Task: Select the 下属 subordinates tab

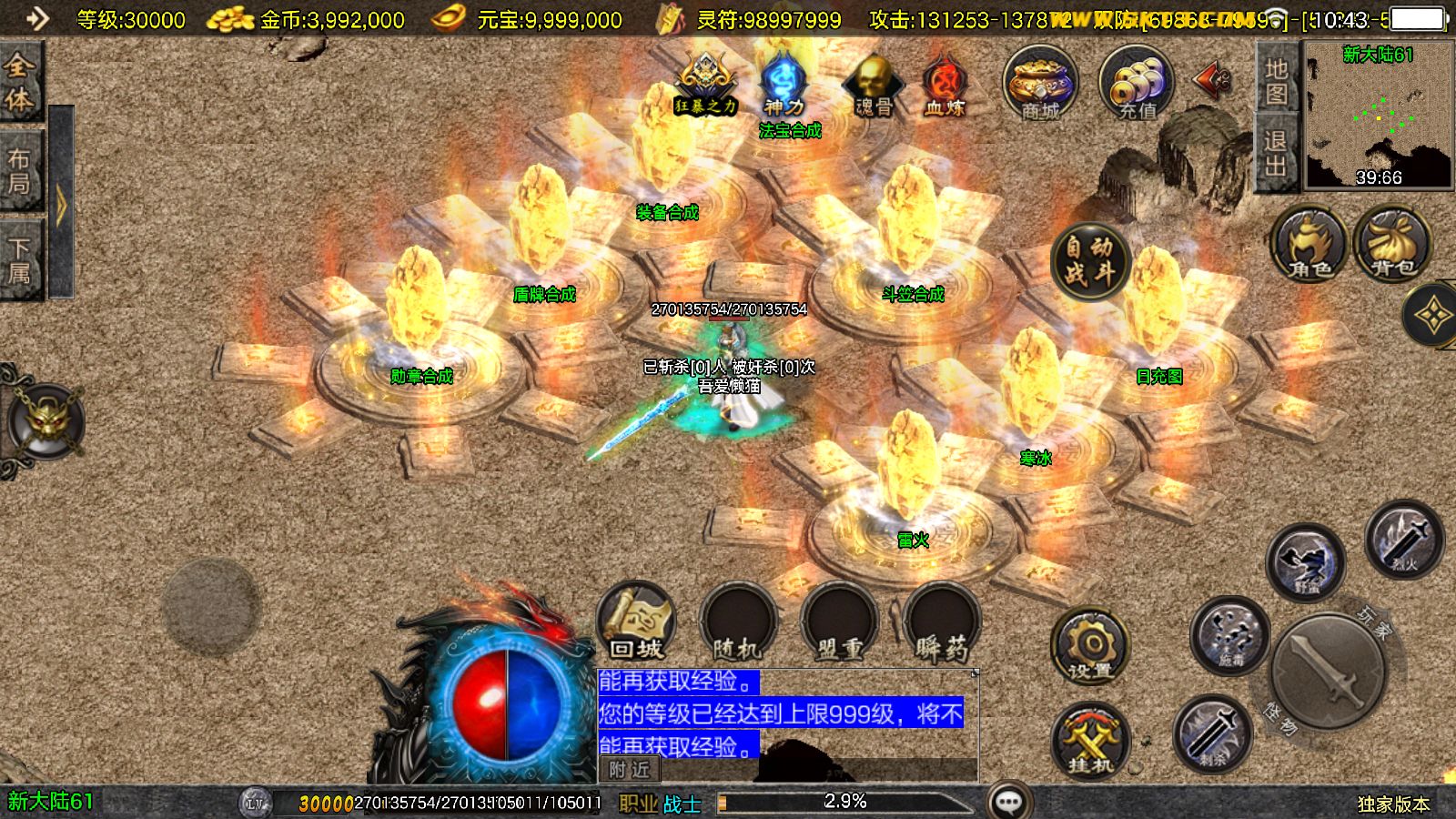Action: tap(20, 259)
